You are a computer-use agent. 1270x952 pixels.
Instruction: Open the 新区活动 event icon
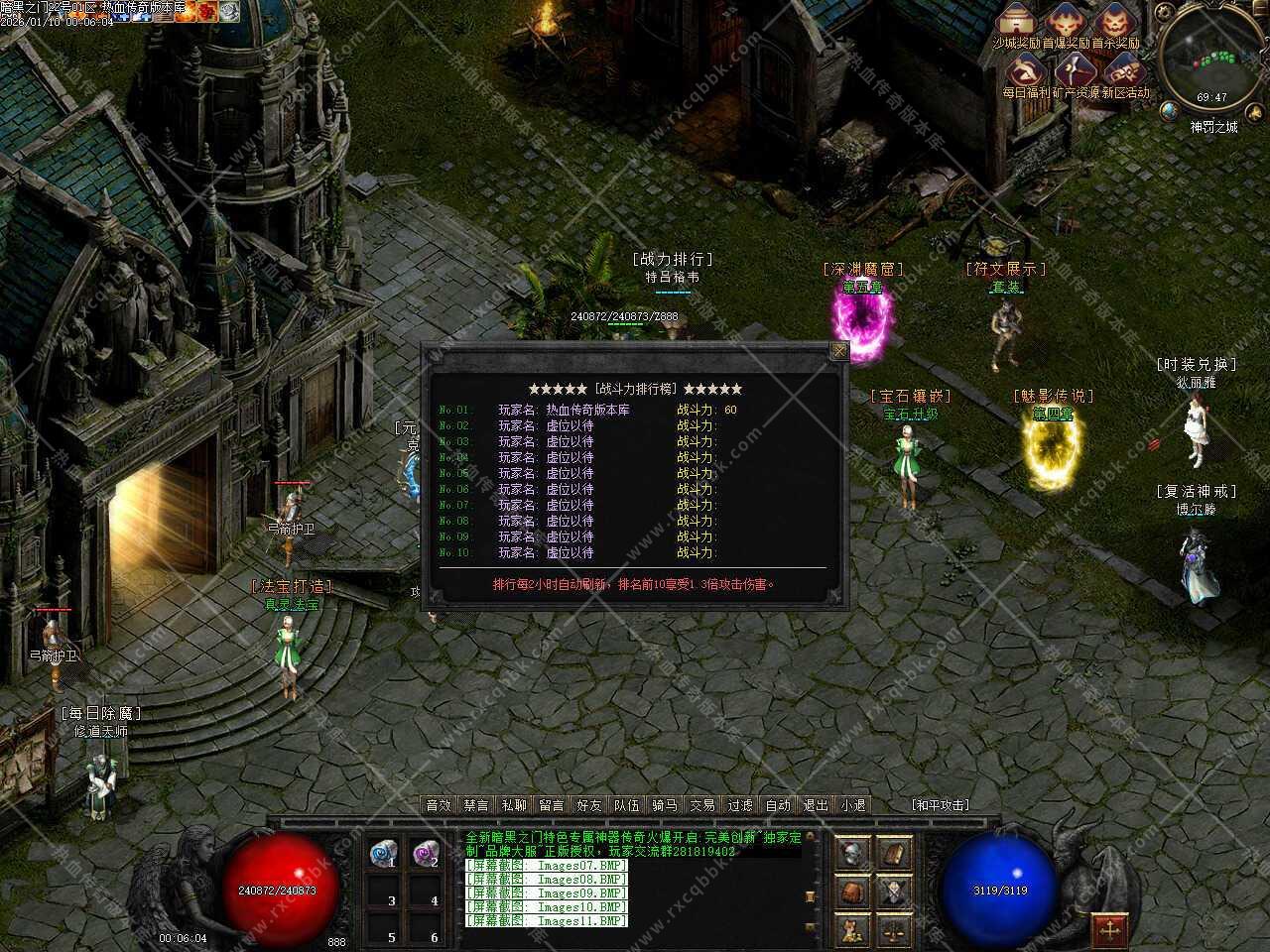click(x=1124, y=71)
